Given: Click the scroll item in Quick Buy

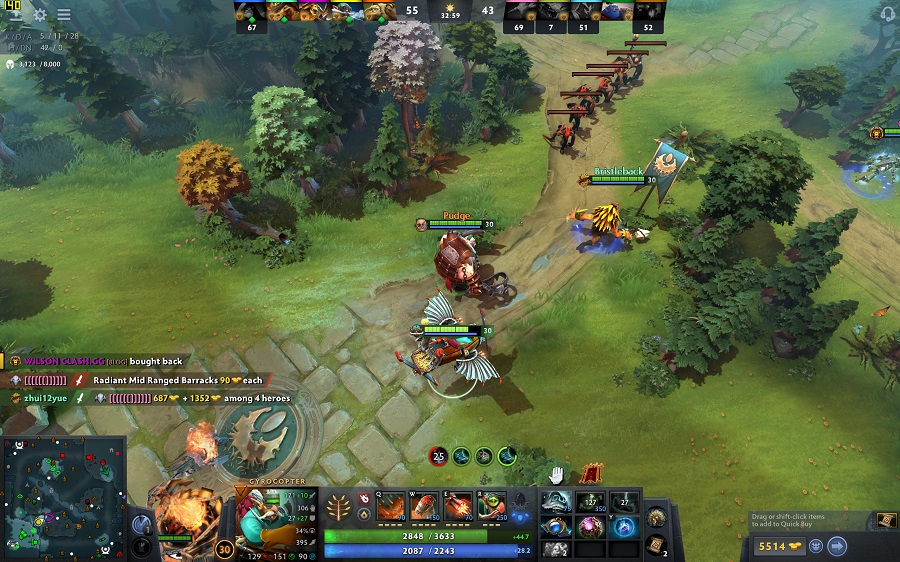Looking at the screenshot, I should pos(885,520).
